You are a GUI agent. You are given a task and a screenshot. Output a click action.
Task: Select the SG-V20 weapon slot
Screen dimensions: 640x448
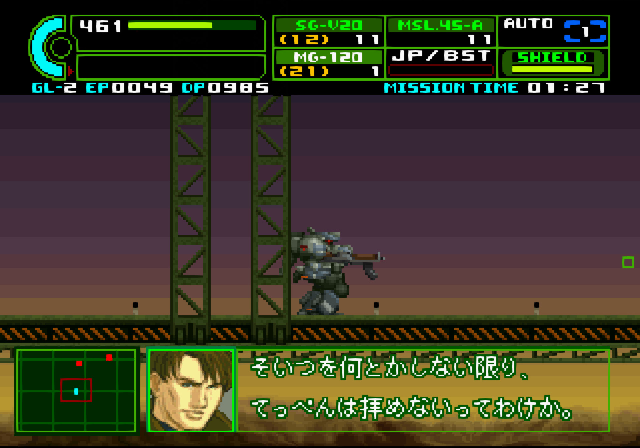pos(328,31)
